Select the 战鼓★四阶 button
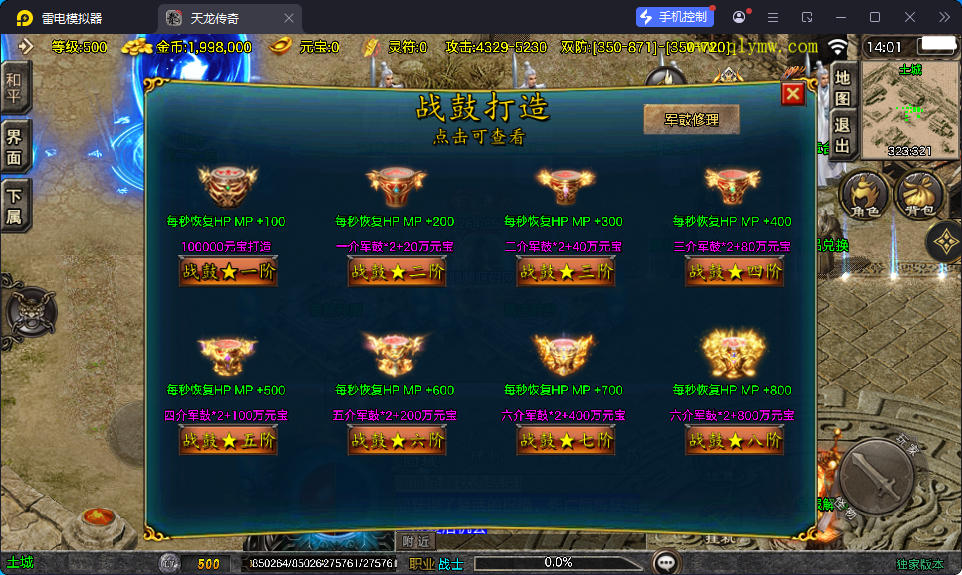This screenshot has width=962, height=575. (x=734, y=271)
